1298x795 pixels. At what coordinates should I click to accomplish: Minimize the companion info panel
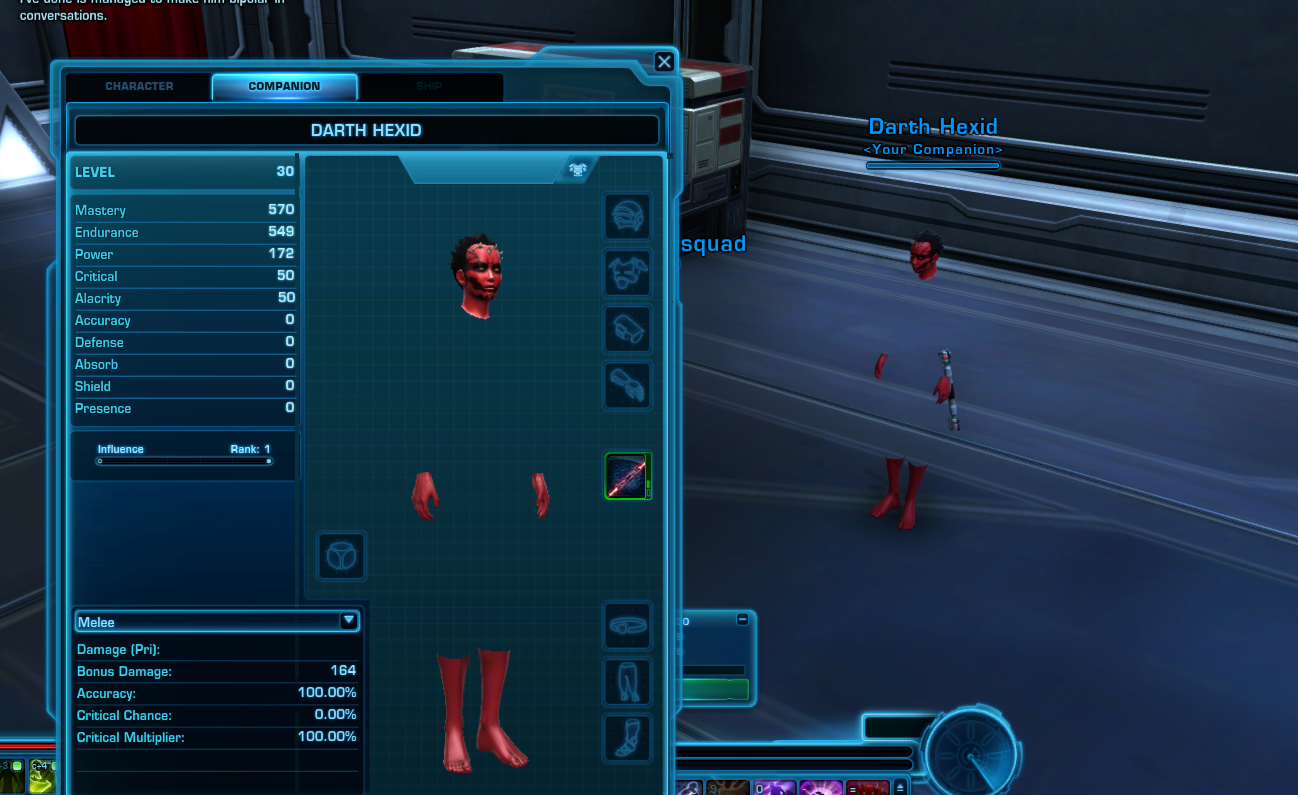tap(742, 620)
